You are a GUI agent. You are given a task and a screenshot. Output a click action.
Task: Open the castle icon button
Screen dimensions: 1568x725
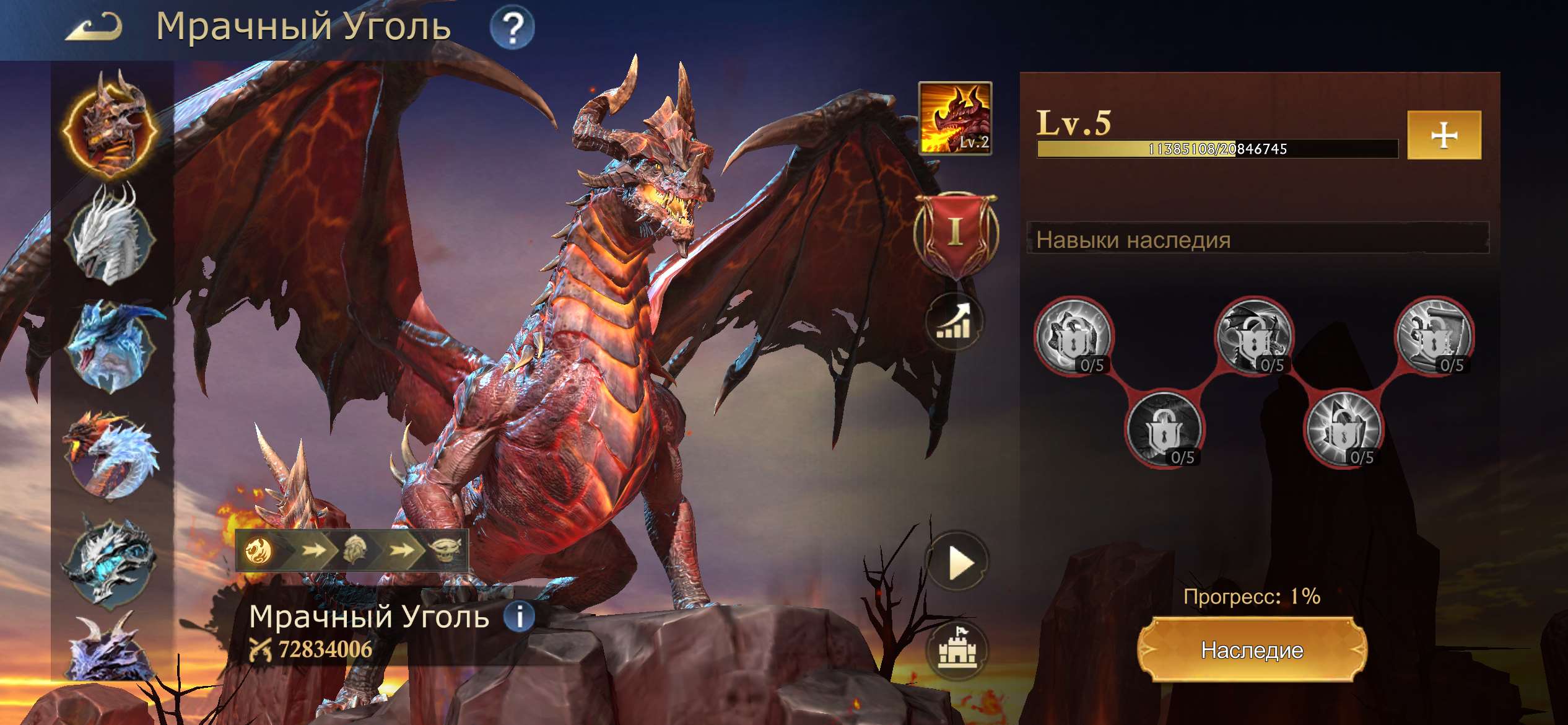[x=957, y=649]
